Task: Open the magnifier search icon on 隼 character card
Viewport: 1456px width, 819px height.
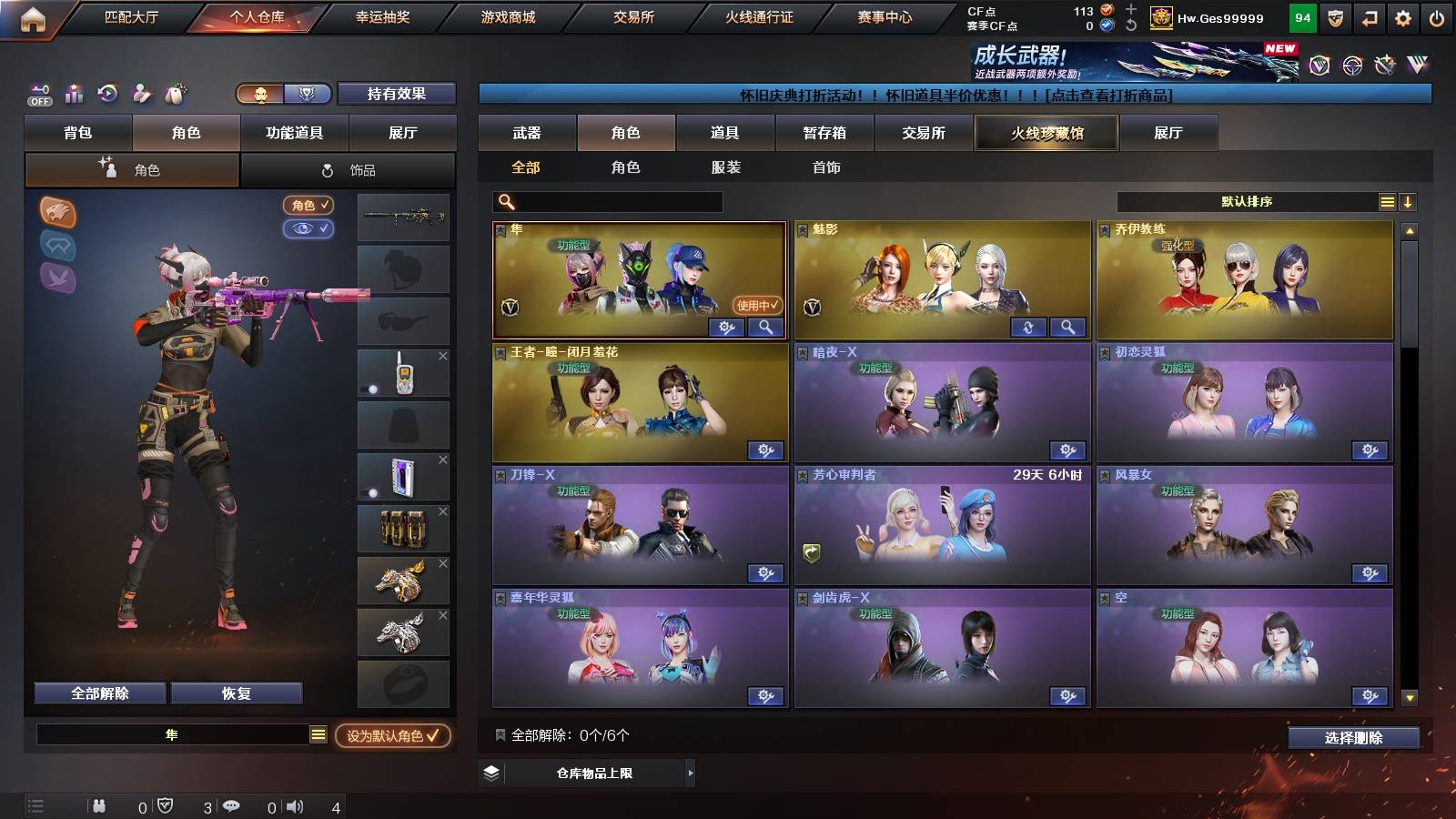Action: [767, 327]
